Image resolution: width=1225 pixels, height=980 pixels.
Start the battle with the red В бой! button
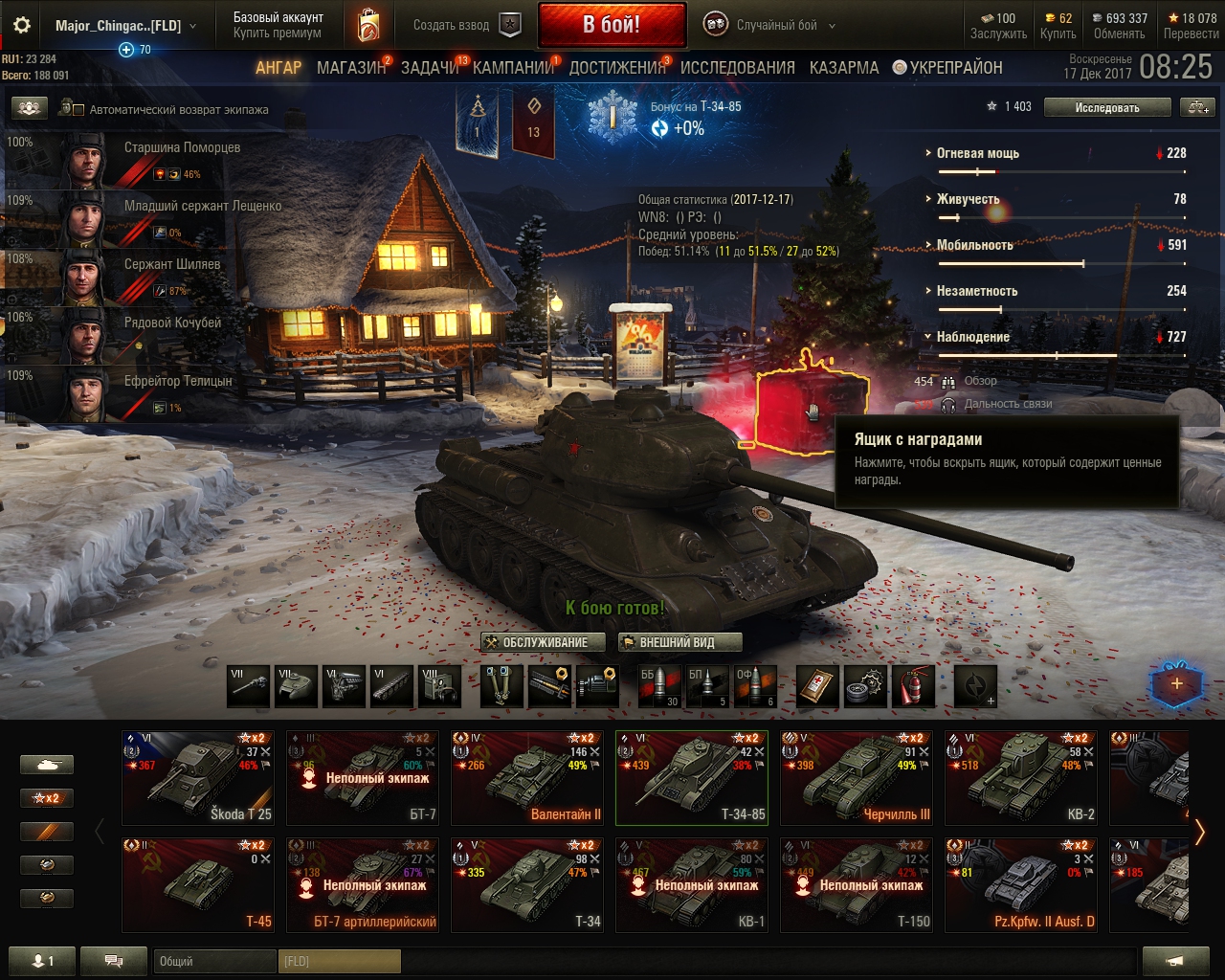[x=612, y=25]
